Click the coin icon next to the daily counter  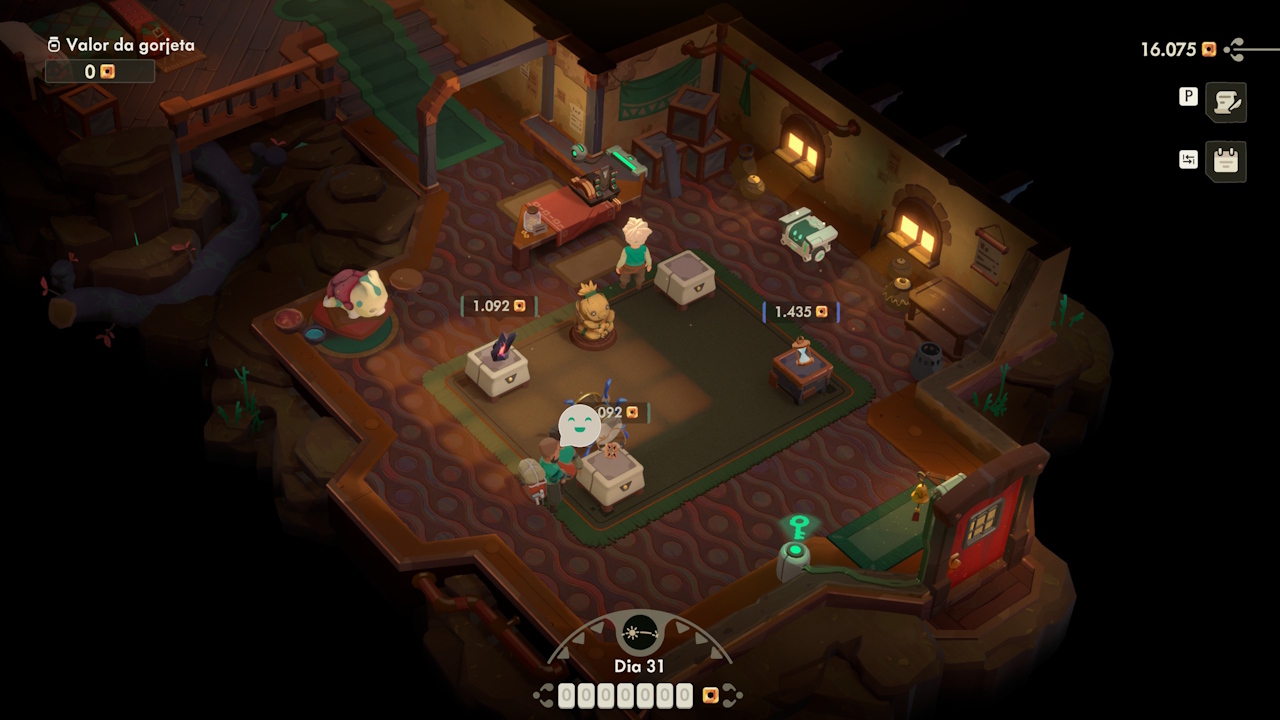(711, 693)
